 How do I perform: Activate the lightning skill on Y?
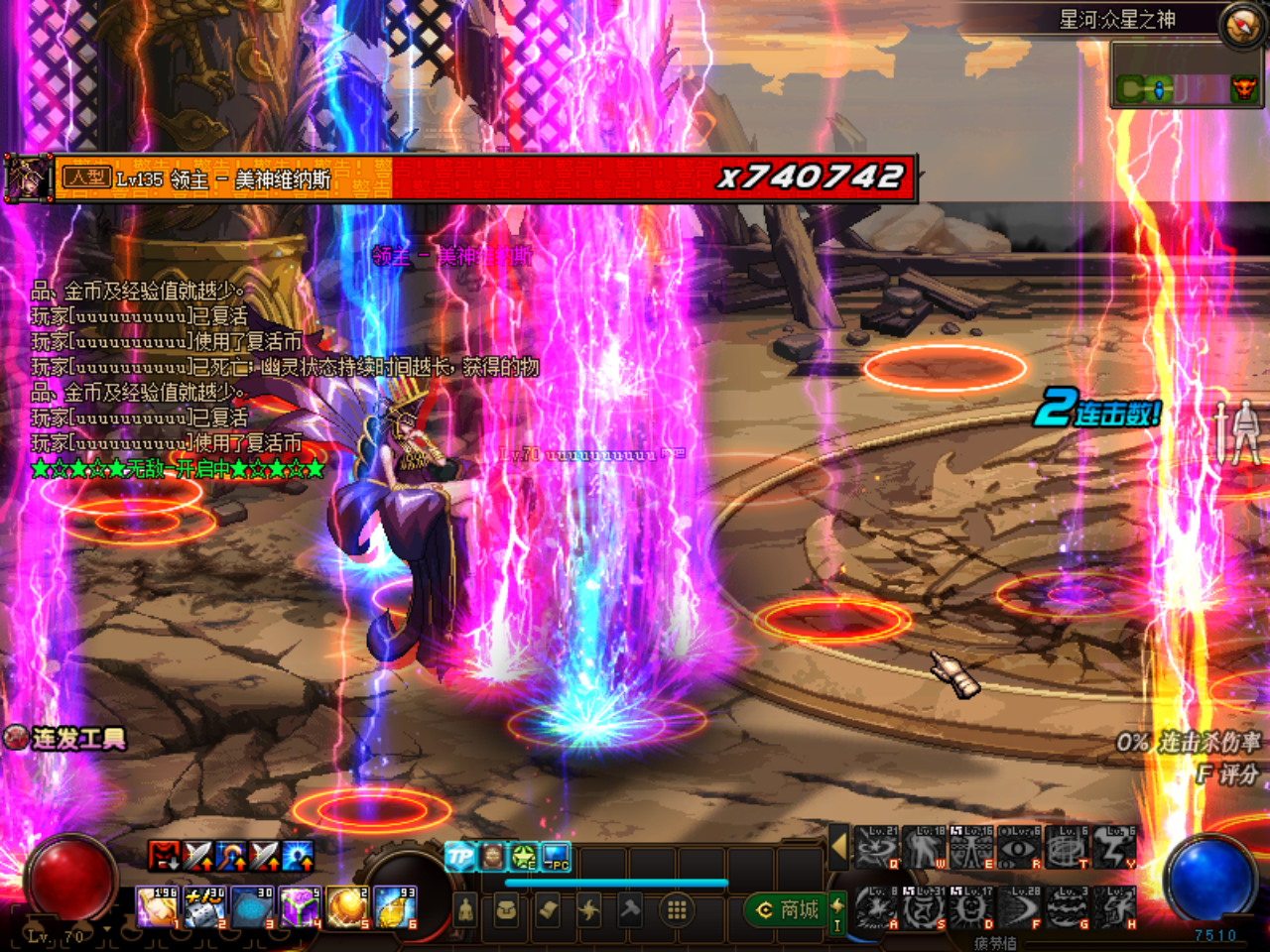pos(1115,849)
